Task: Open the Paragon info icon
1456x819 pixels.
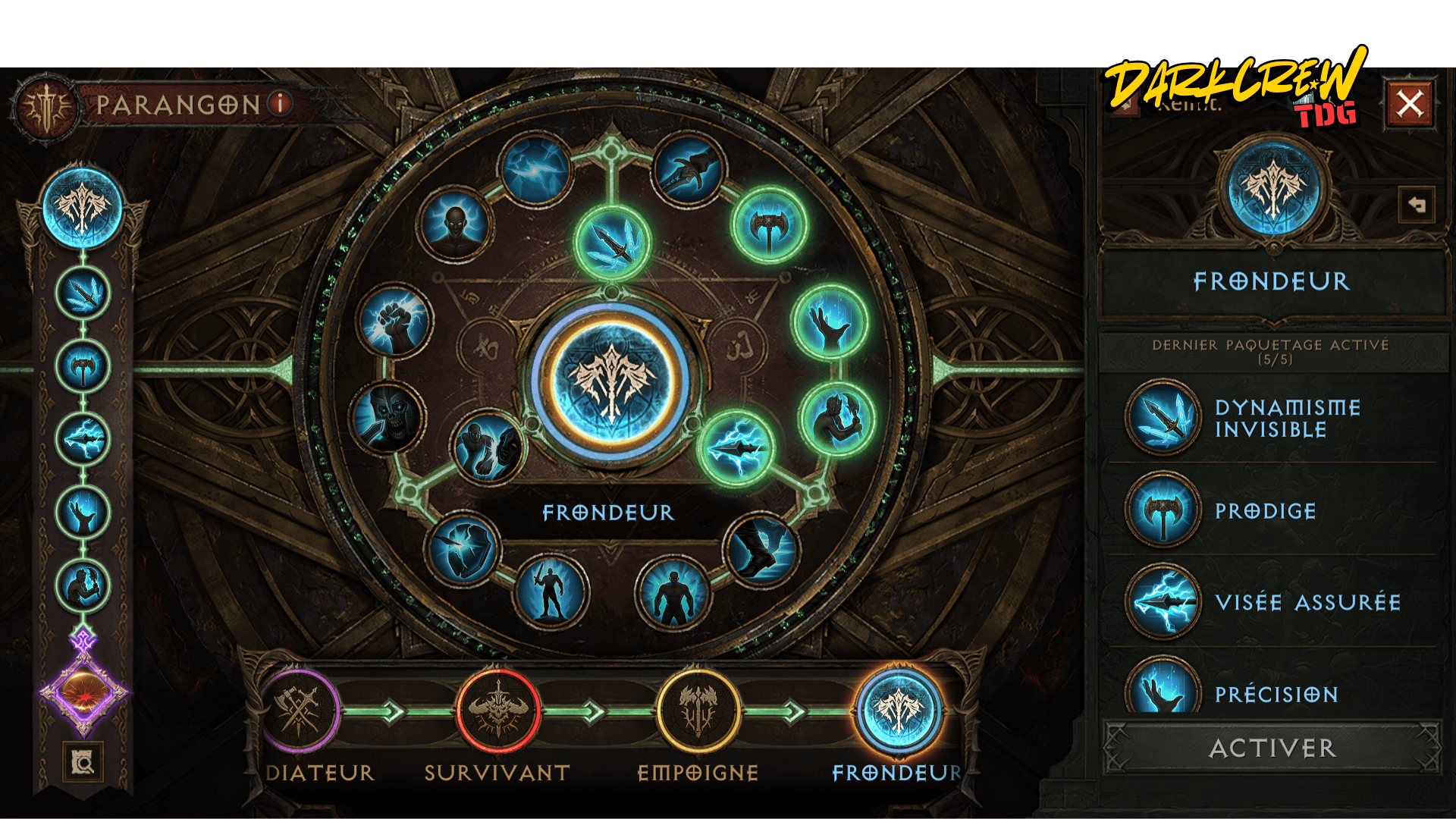Action: click(x=281, y=103)
